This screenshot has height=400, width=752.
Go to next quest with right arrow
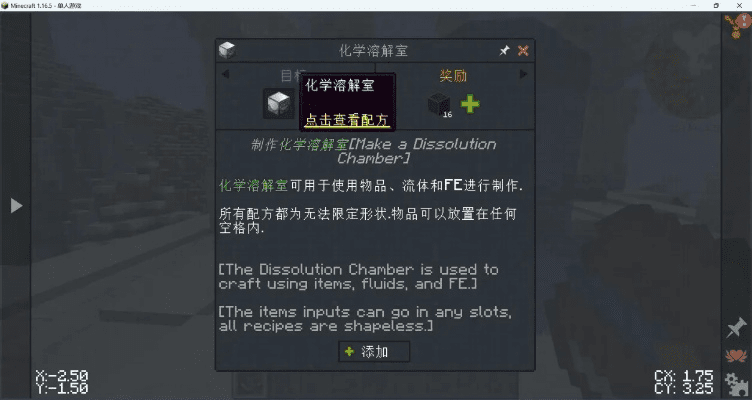(x=522, y=74)
